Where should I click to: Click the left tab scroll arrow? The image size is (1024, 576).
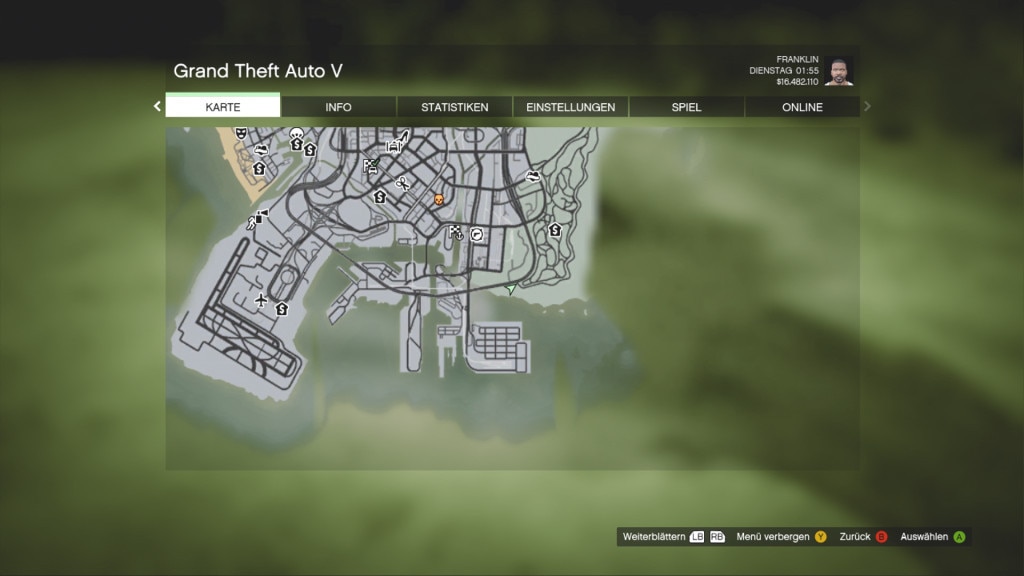[157, 106]
